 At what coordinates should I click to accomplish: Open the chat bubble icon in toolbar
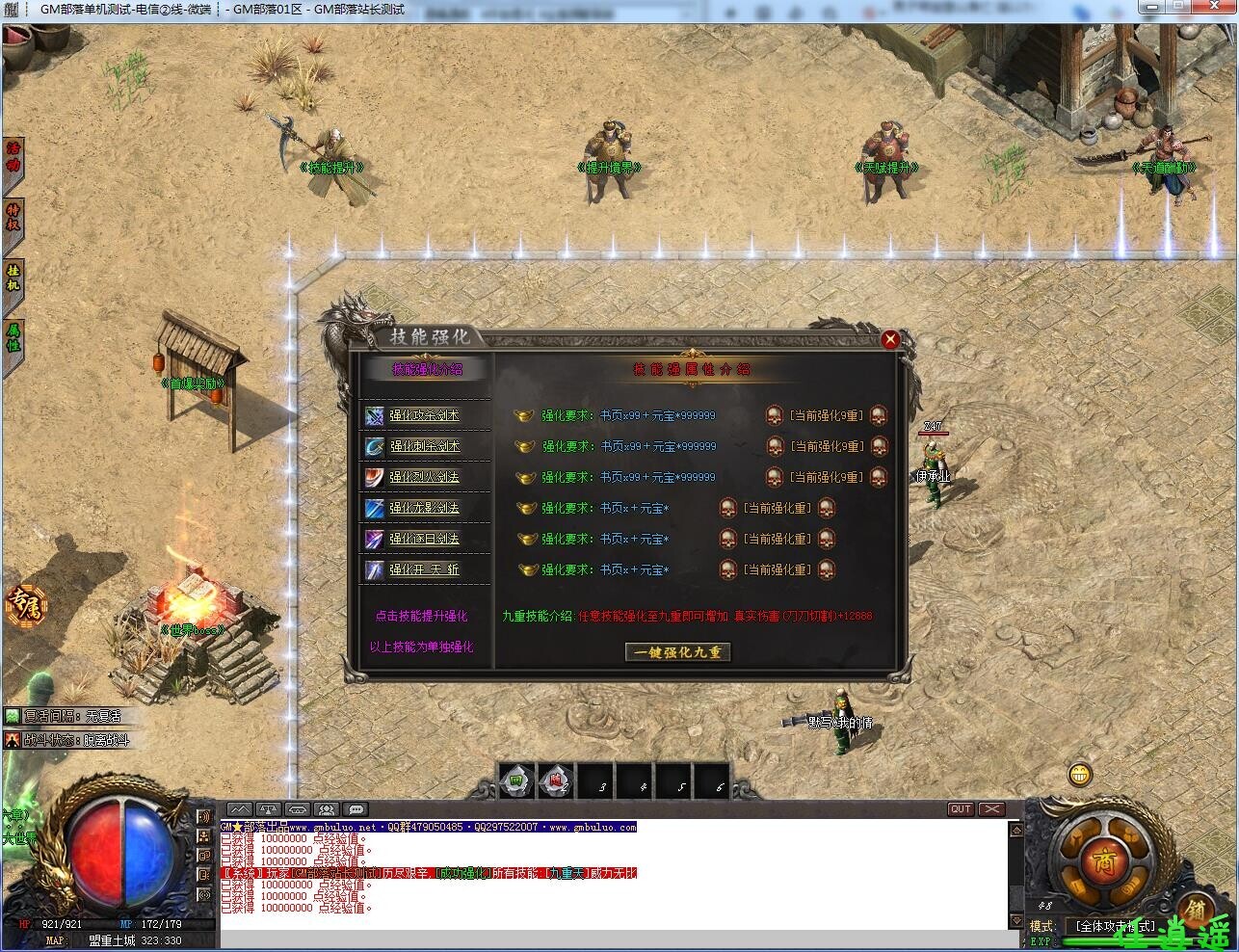click(356, 810)
